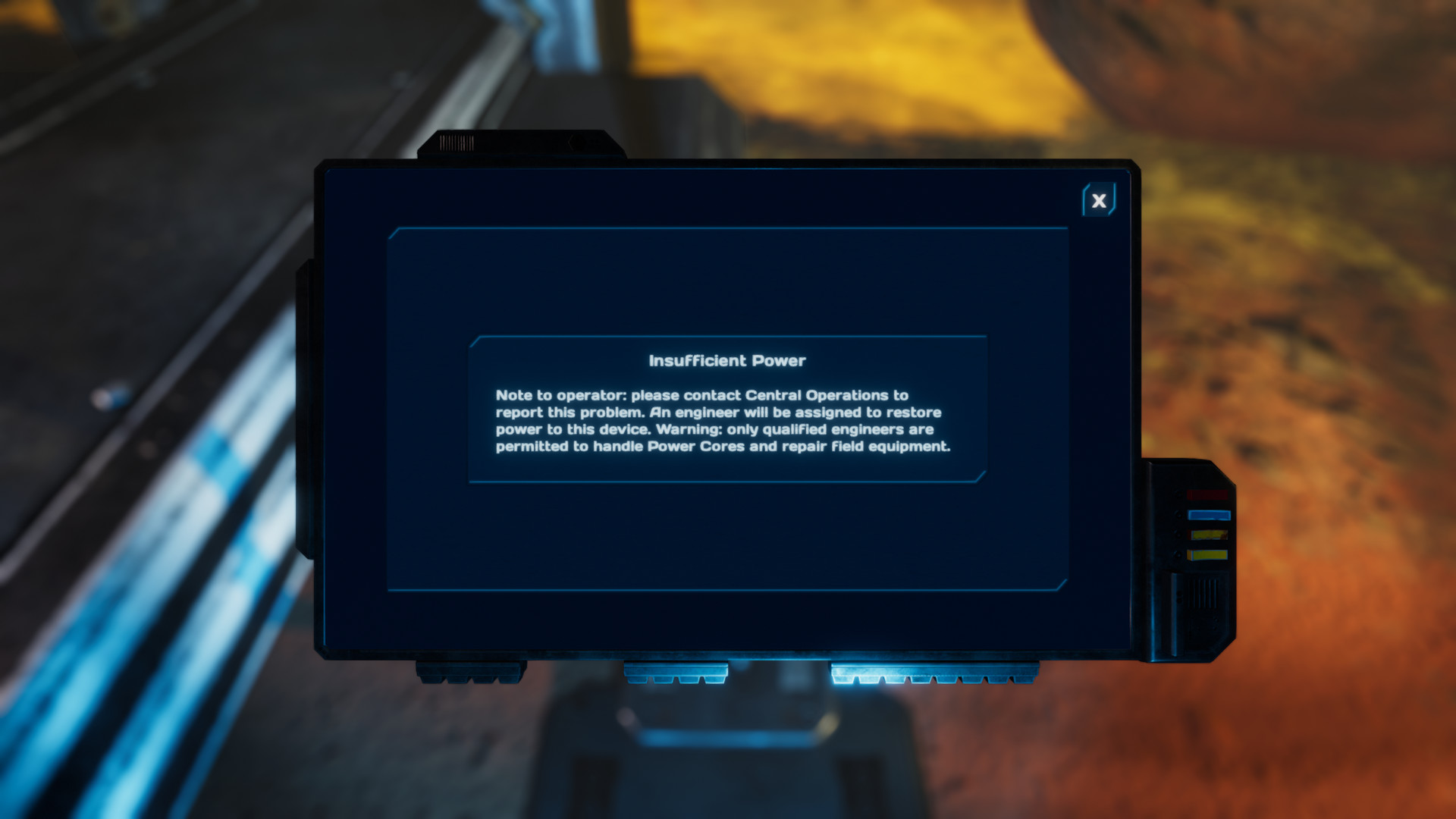Viewport: 1456px width, 819px height.
Task: Toggle the round button beside the blue bar
Action: tap(1178, 514)
